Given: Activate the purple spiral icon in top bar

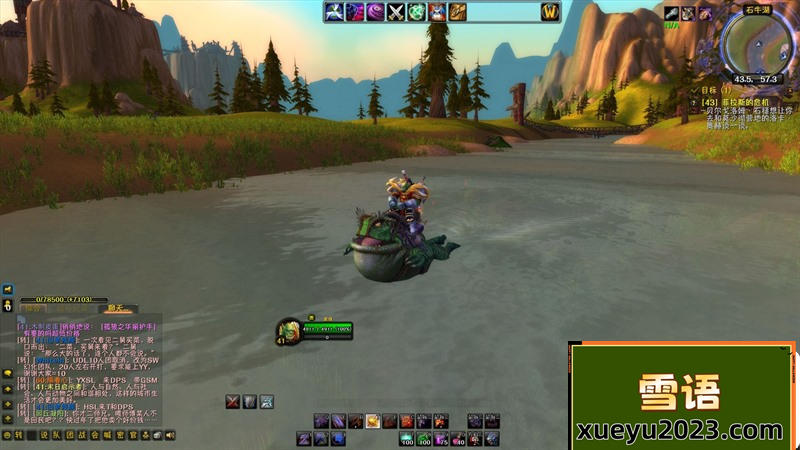Looking at the screenshot, I should pyautogui.click(x=374, y=12).
